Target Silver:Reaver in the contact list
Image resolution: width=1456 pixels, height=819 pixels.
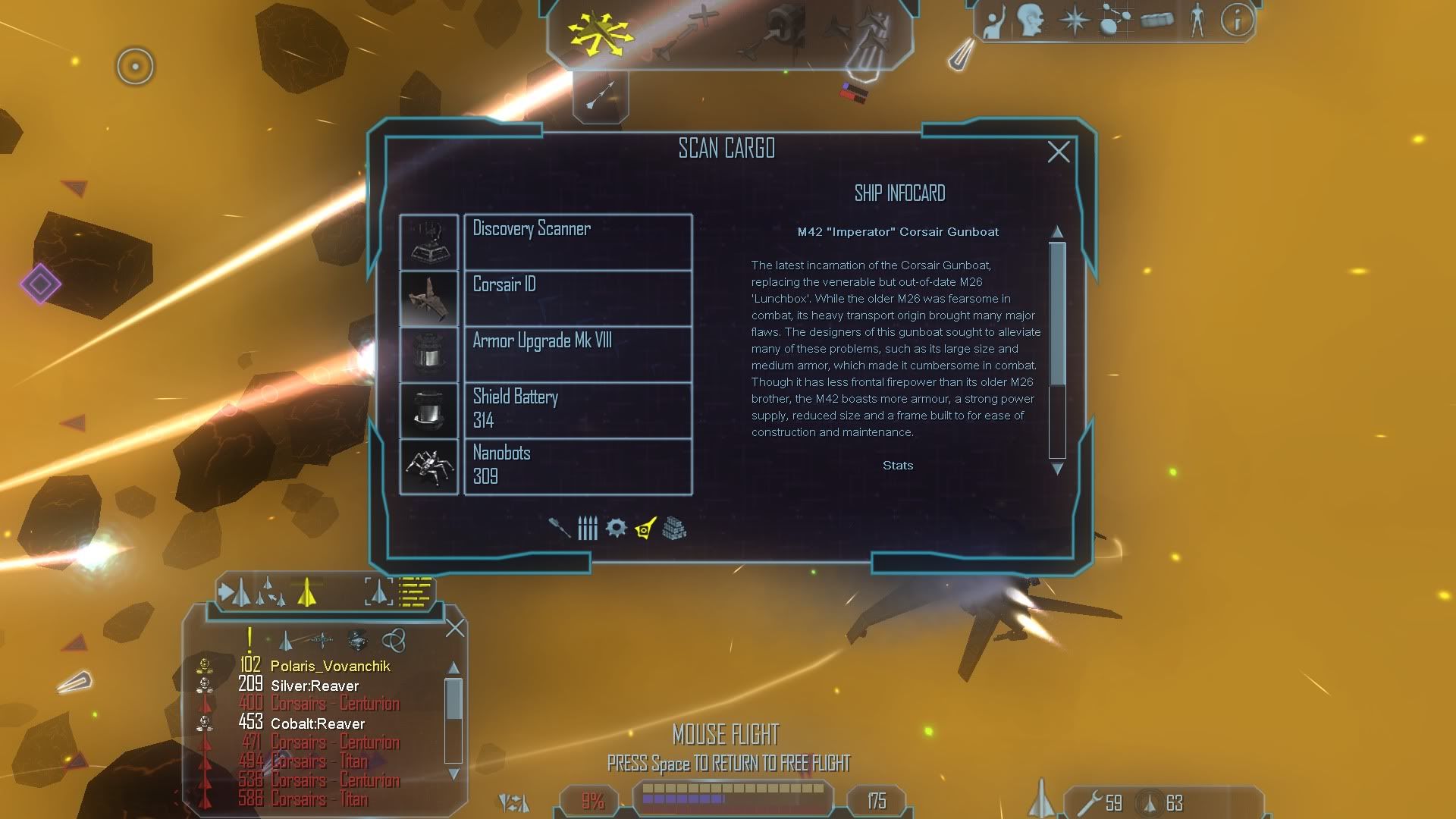point(314,686)
